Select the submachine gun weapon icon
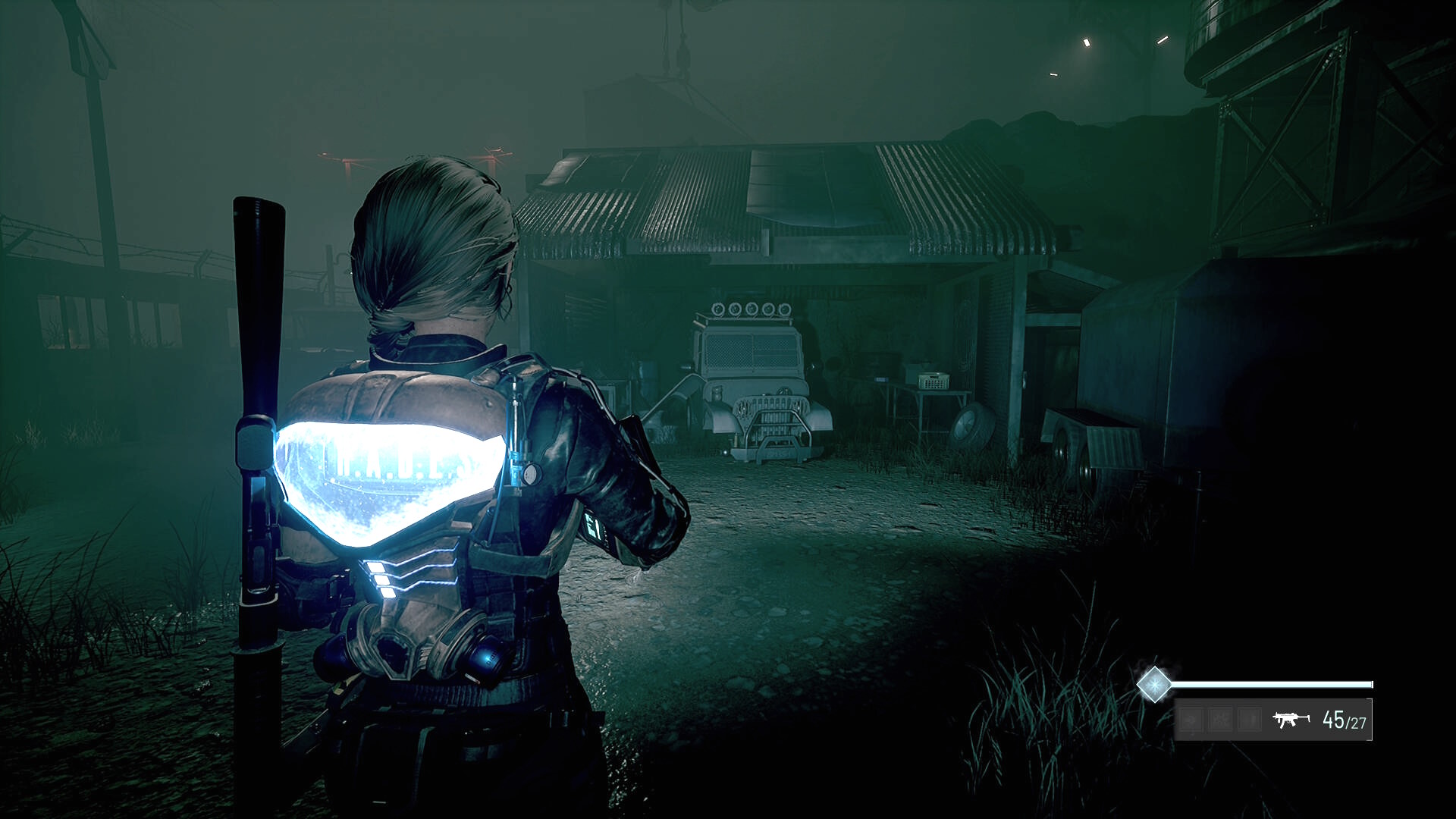Screen dimensions: 1456x819 [1291, 719]
